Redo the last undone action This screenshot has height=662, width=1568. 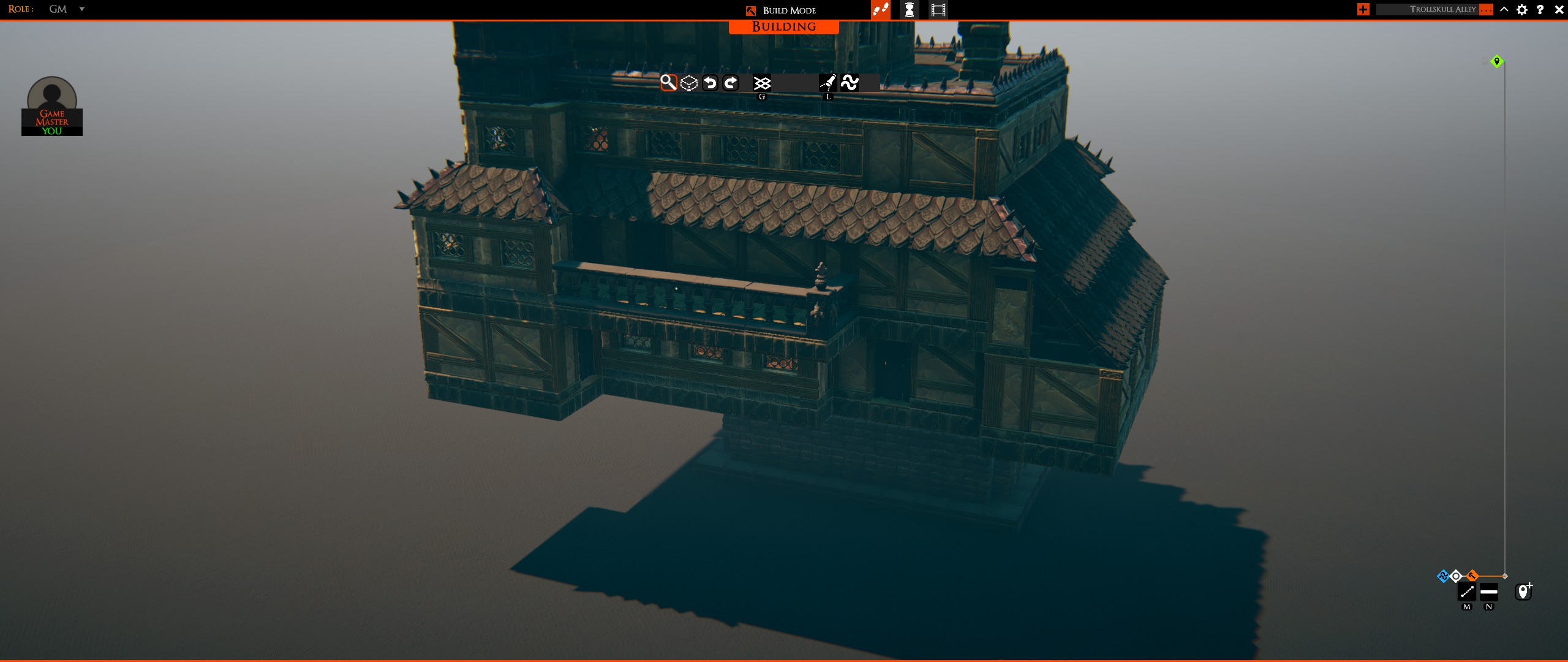[x=731, y=82]
